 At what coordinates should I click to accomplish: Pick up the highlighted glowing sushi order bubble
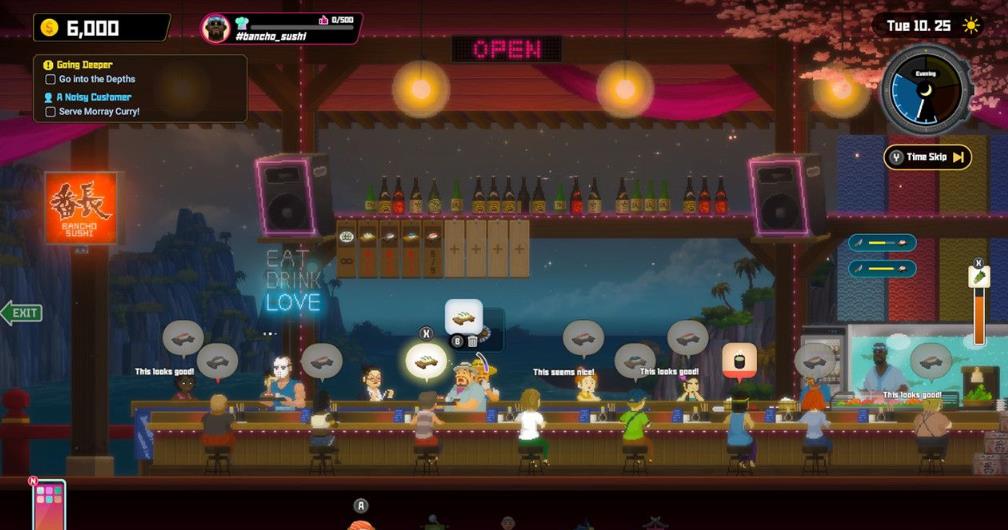pyautogui.click(x=426, y=361)
